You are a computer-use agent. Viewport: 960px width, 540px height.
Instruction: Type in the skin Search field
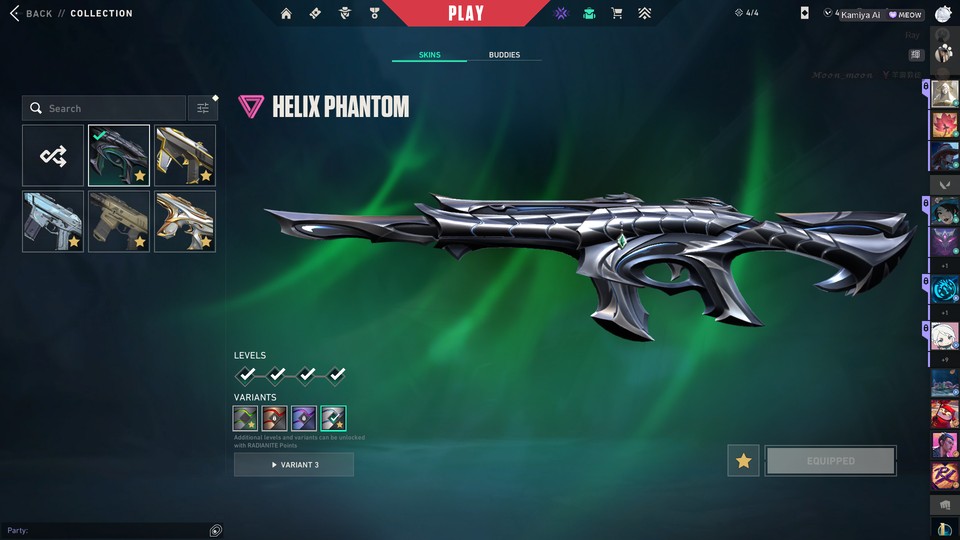(x=110, y=108)
